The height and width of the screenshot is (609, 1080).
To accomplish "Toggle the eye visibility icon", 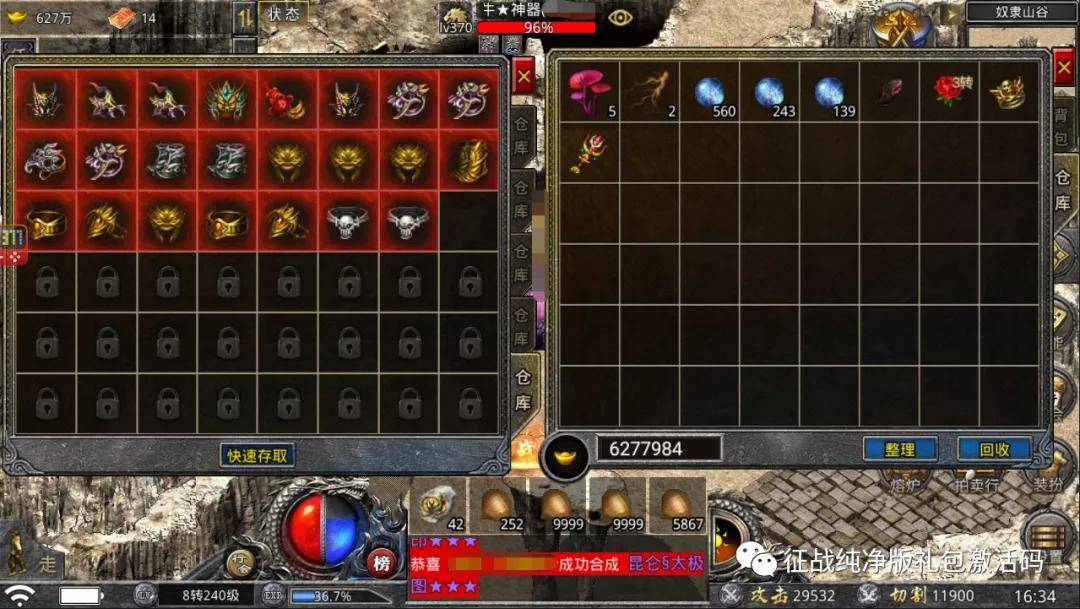I will pos(620,17).
